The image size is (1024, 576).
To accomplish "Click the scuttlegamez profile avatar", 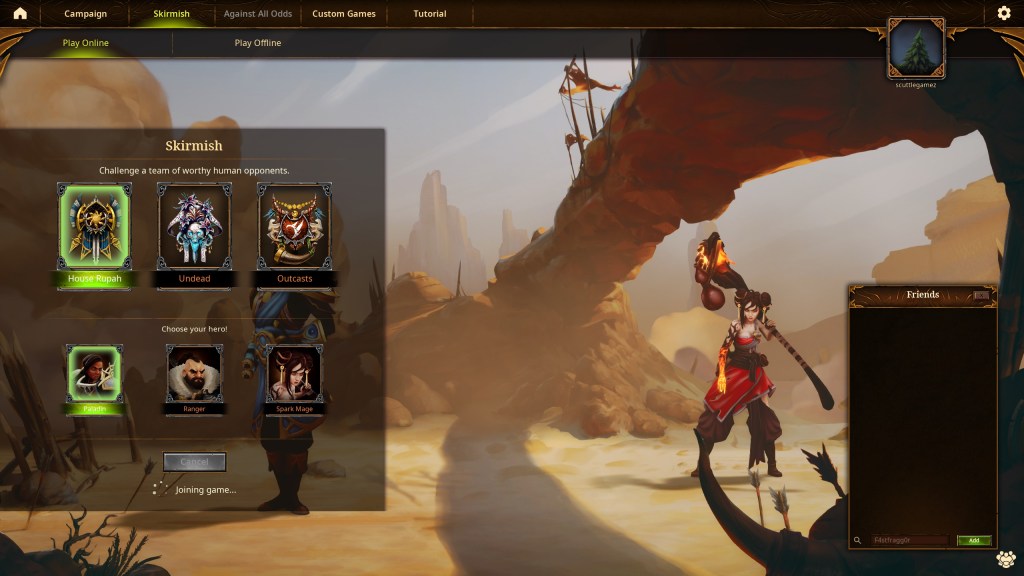I will pos(916,47).
